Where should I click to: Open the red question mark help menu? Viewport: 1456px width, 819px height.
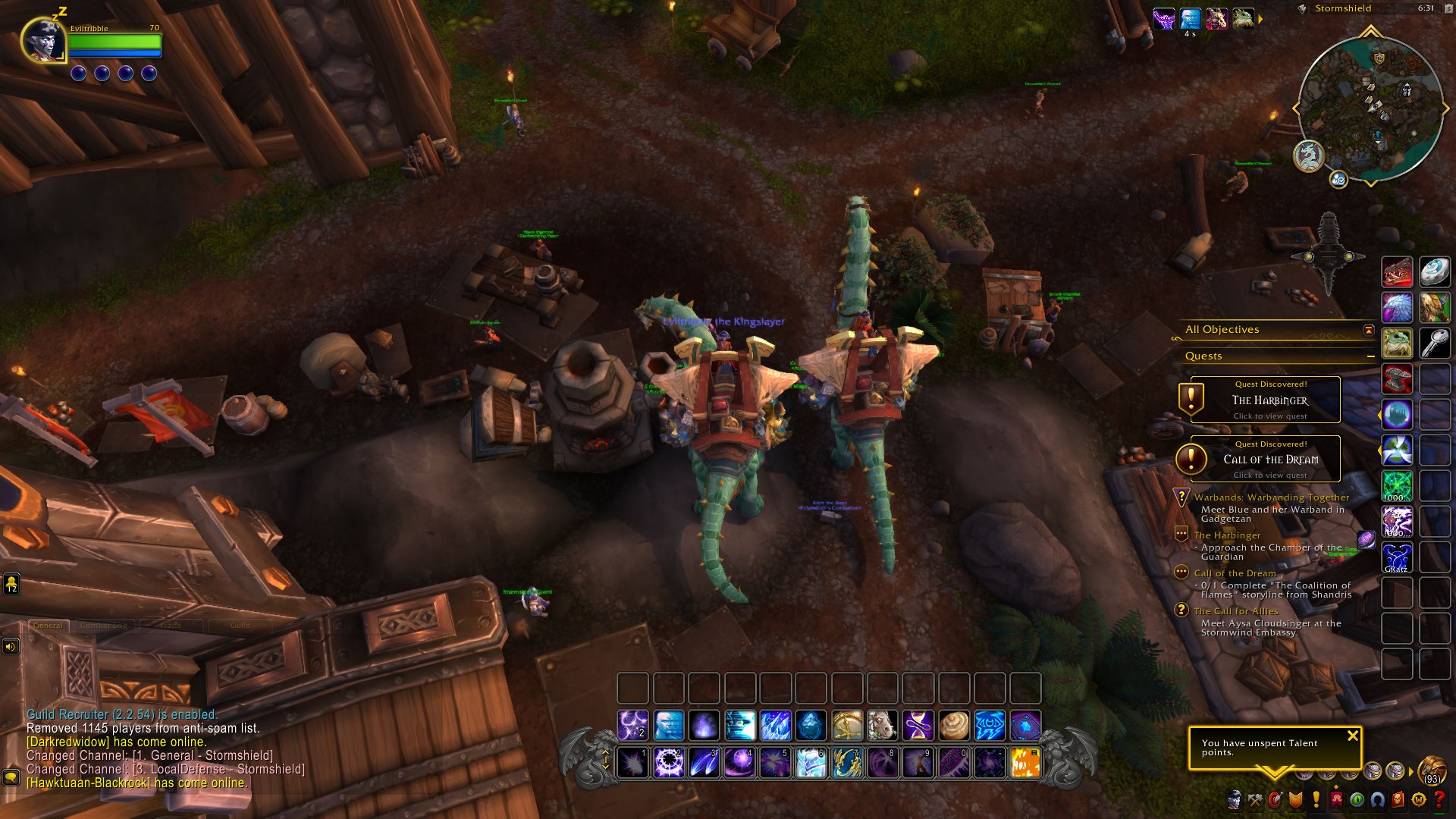[1439, 799]
